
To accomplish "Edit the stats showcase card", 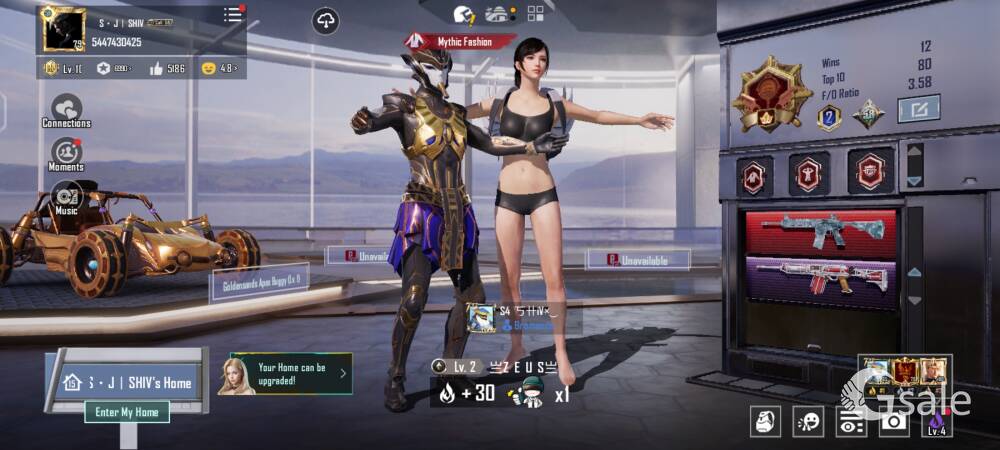I will click(917, 108).
